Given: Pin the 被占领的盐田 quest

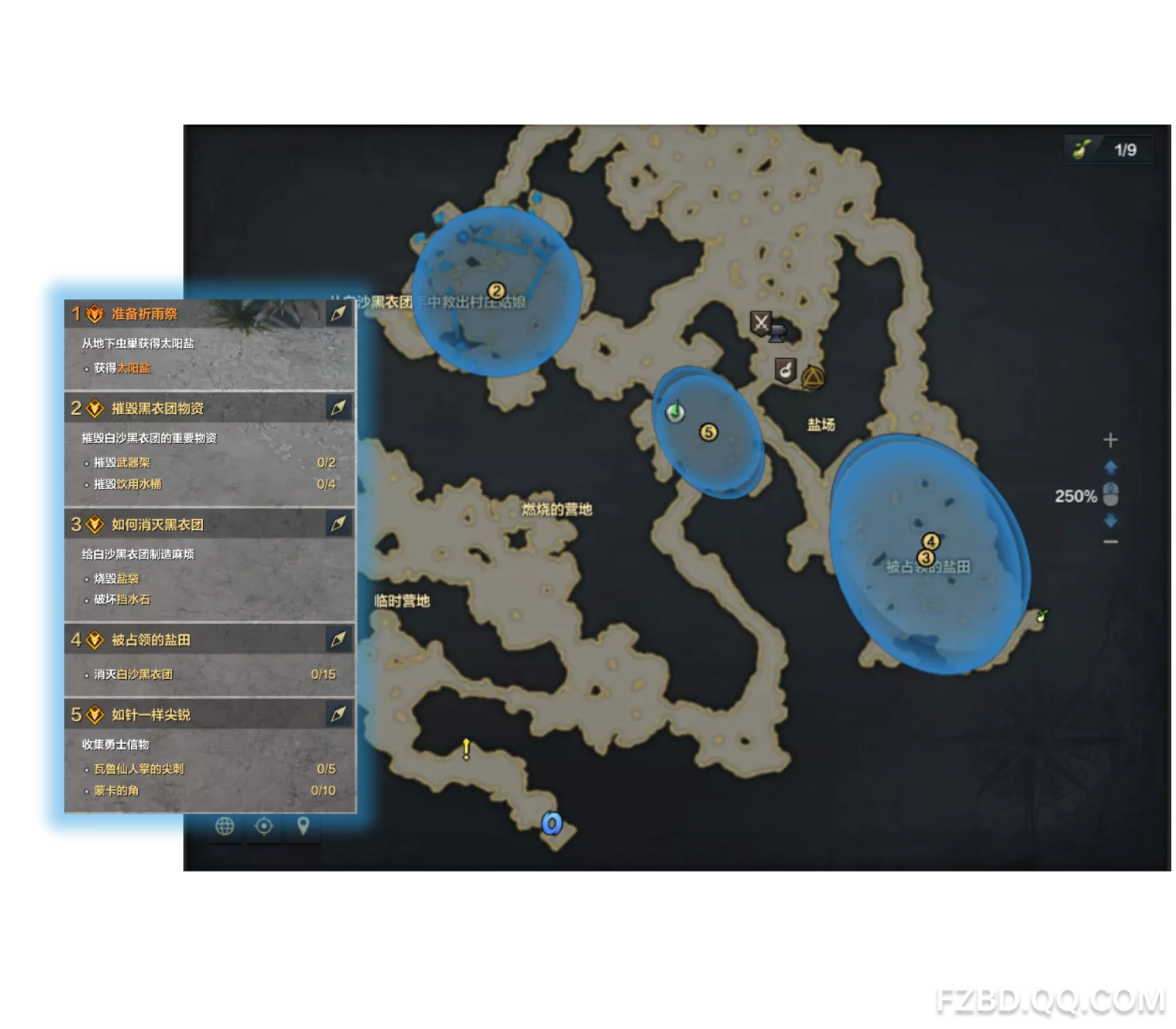Looking at the screenshot, I should click(338, 639).
